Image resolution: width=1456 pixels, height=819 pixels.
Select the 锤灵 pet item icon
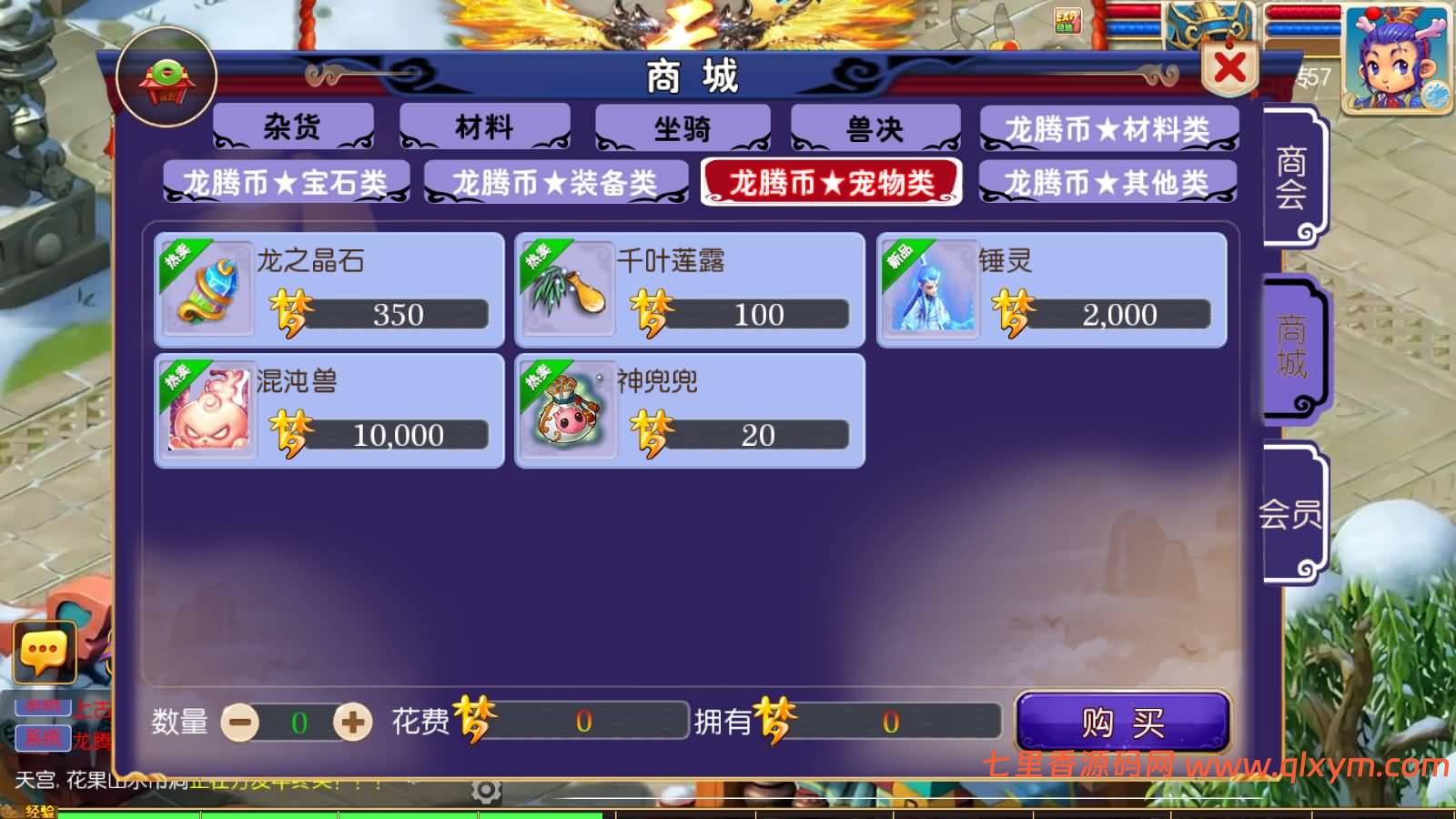[x=930, y=289]
